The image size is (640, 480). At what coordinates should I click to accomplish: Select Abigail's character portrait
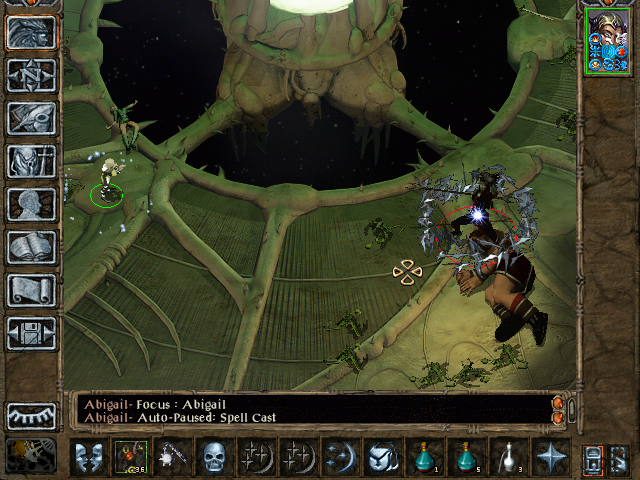point(608,40)
